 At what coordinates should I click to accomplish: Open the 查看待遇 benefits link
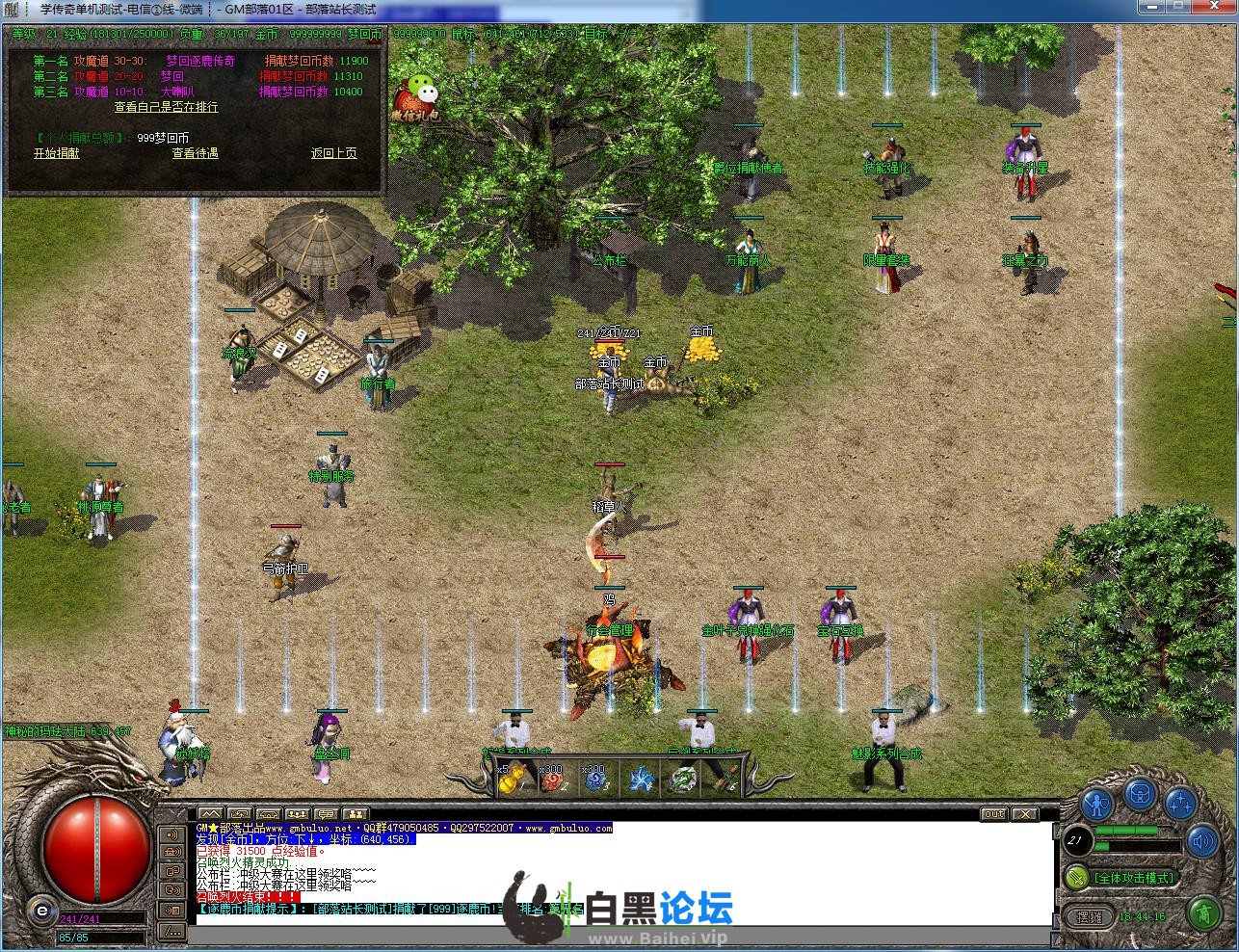coord(195,153)
